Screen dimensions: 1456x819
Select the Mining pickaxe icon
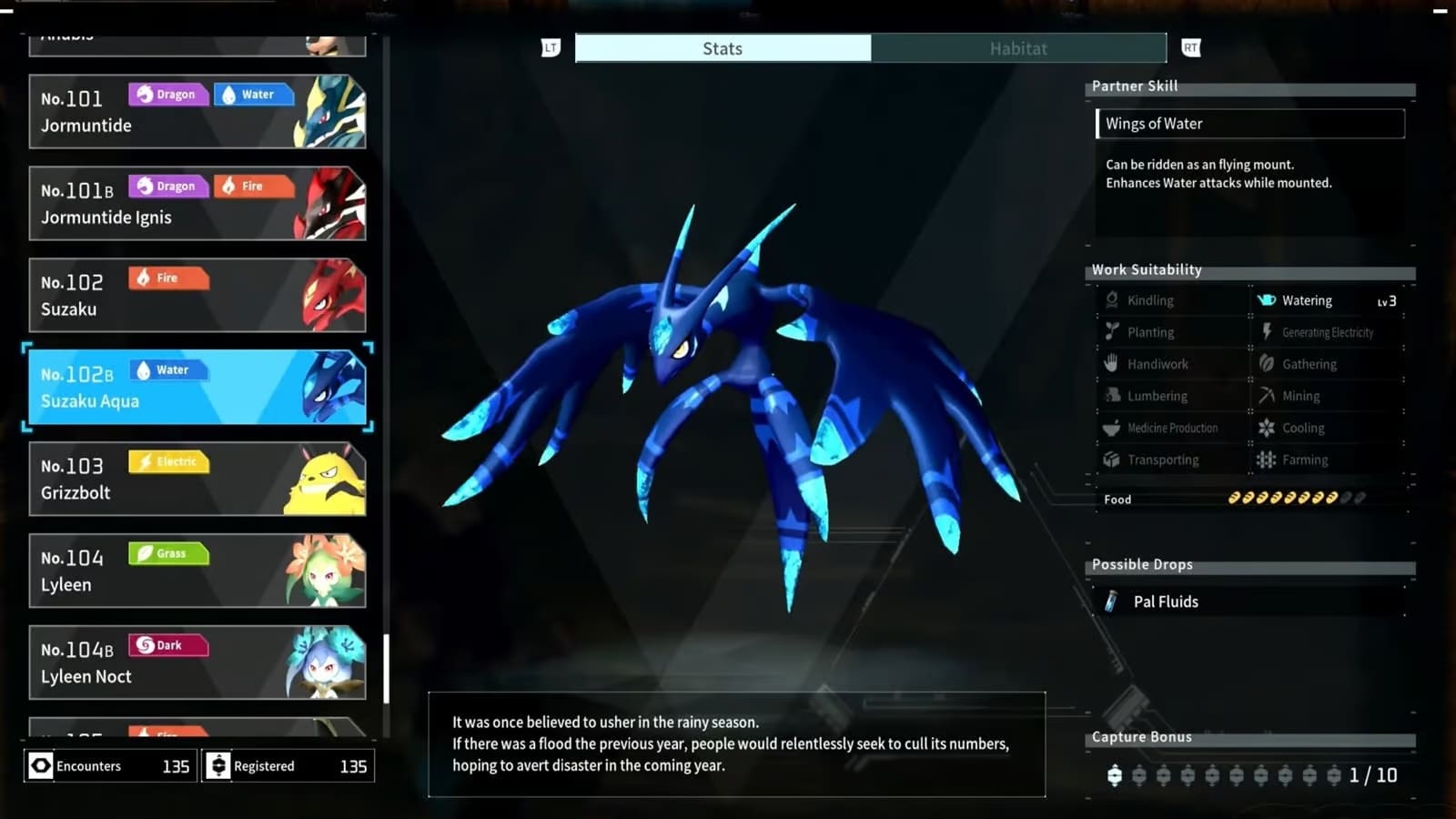[1267, 395]
